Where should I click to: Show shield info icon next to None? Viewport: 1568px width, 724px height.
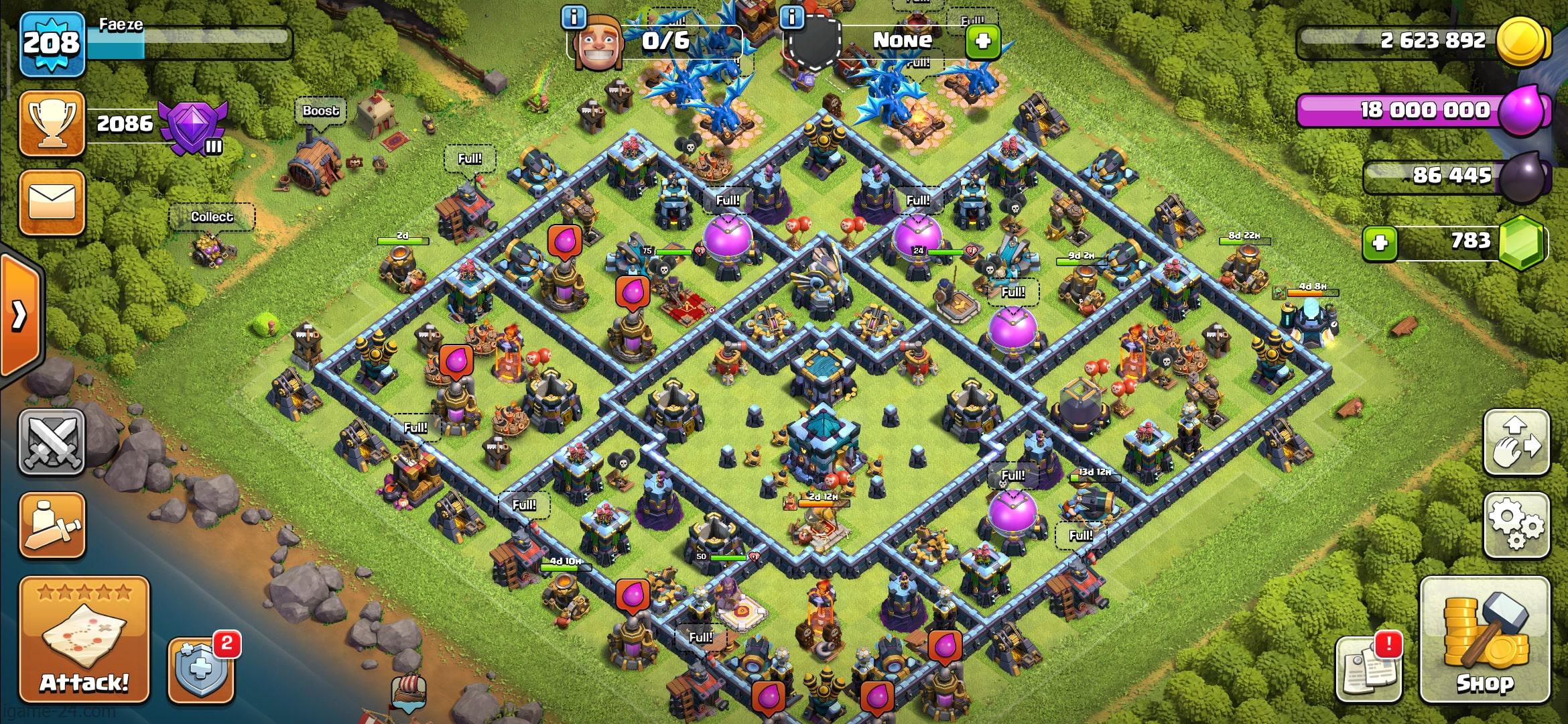coord(793,17)
